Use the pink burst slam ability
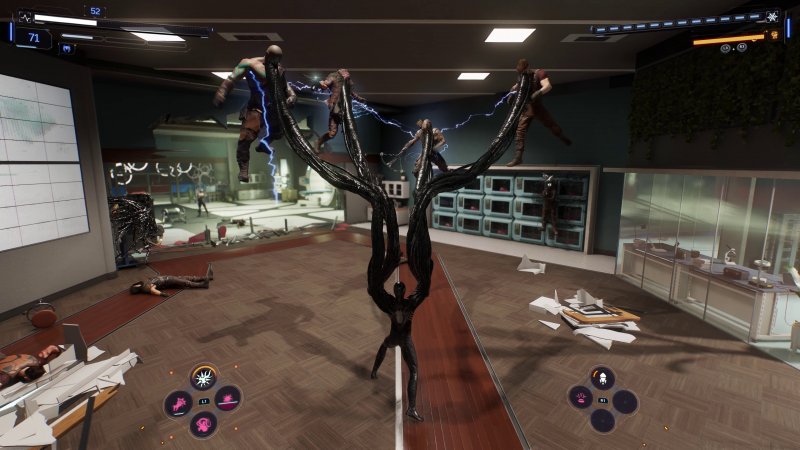 point(229,400)
